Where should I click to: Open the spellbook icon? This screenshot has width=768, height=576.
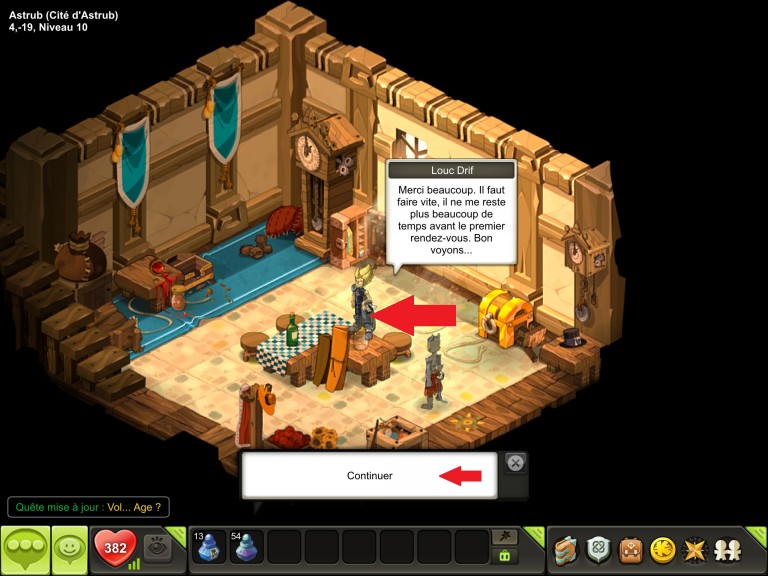point(567,549)
